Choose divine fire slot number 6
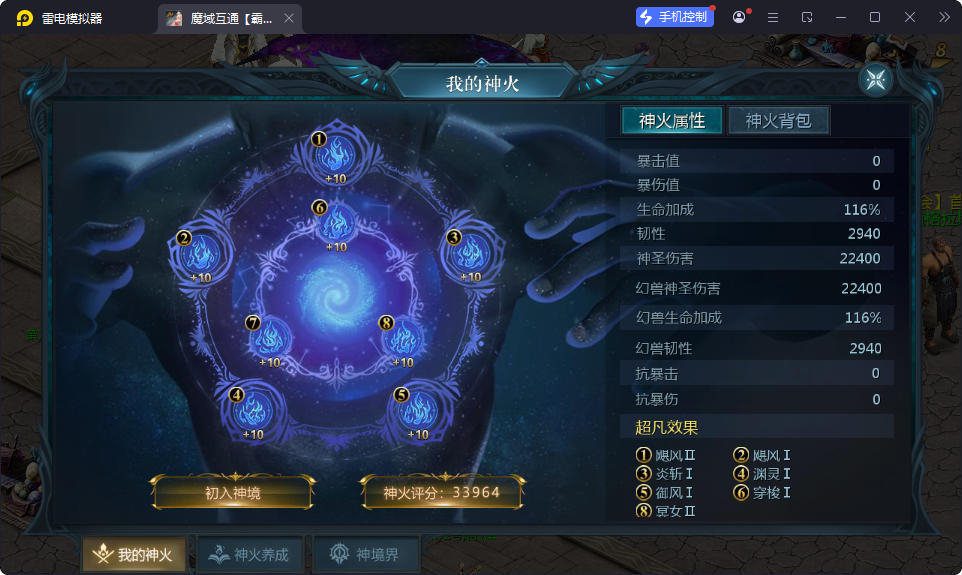 pos(336,222)
